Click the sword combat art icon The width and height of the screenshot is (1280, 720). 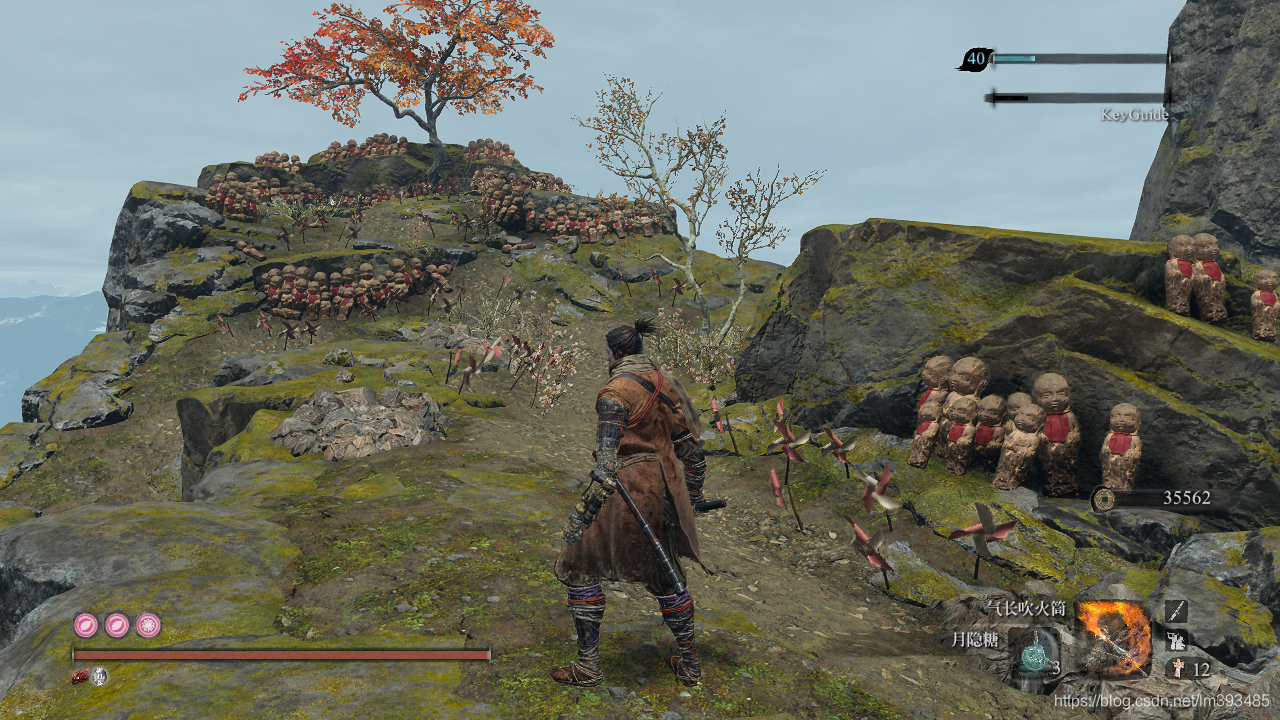tap(1176, 611)
